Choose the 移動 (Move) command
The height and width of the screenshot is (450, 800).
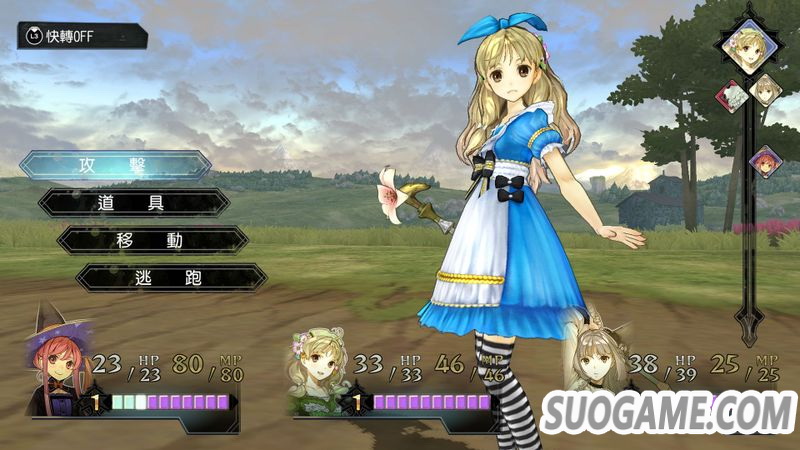(x=153, y=240)
